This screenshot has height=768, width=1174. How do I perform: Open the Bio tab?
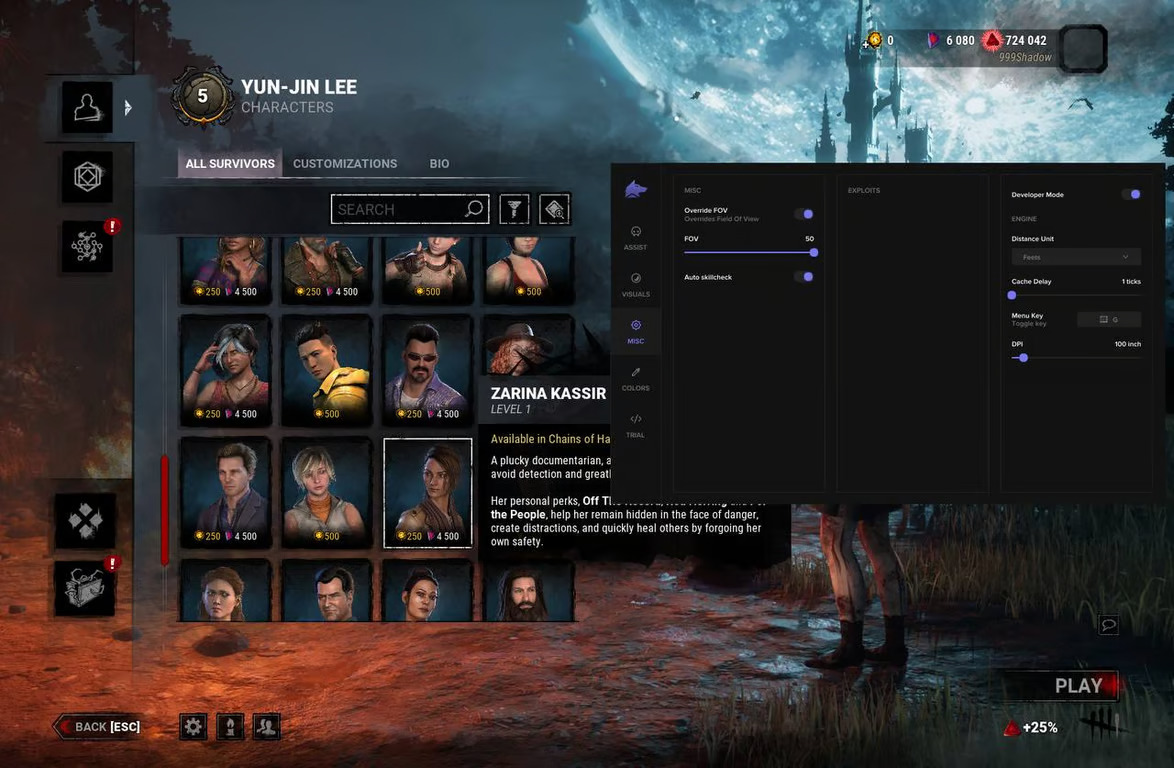point(439,164)
